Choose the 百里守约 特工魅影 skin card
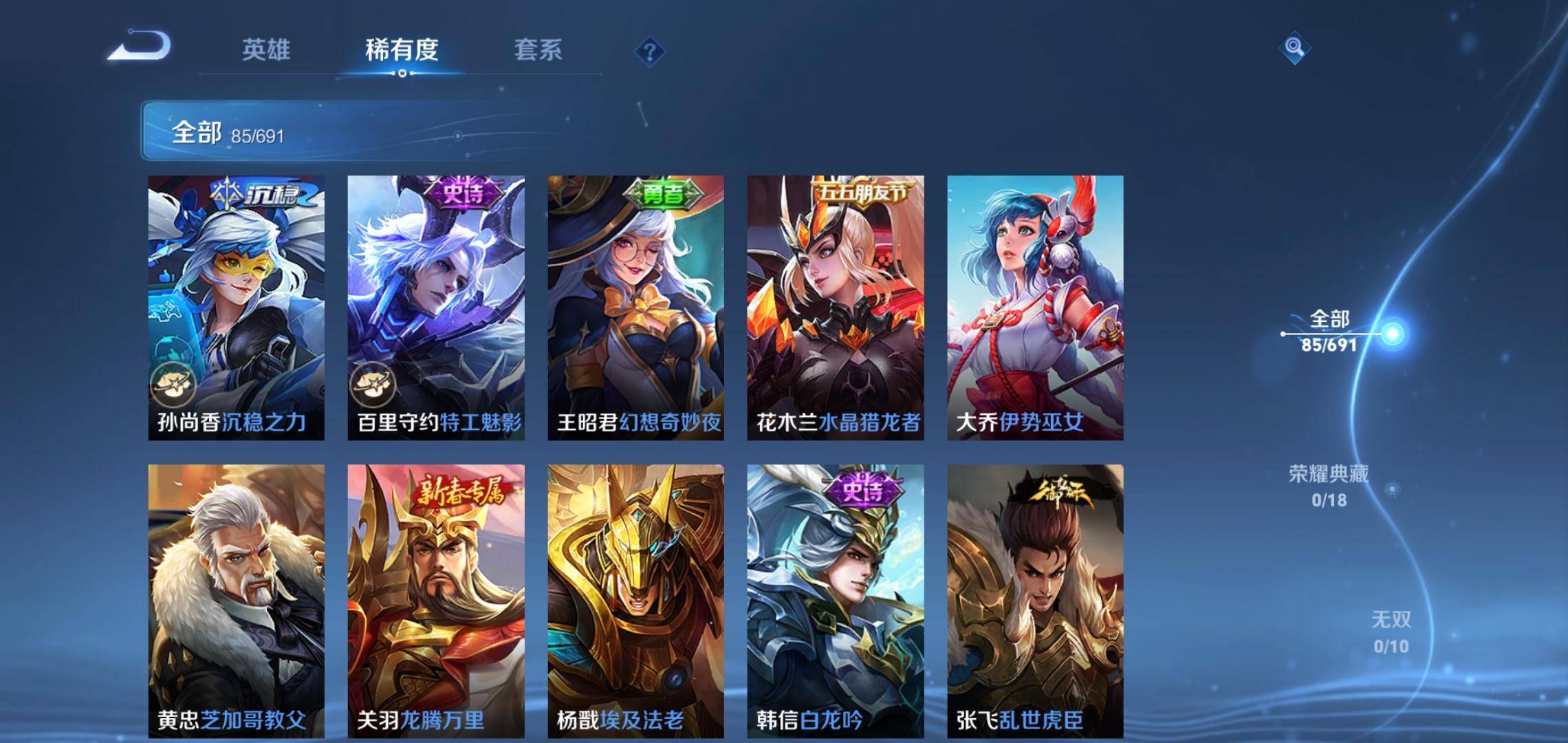 (436, 307)
